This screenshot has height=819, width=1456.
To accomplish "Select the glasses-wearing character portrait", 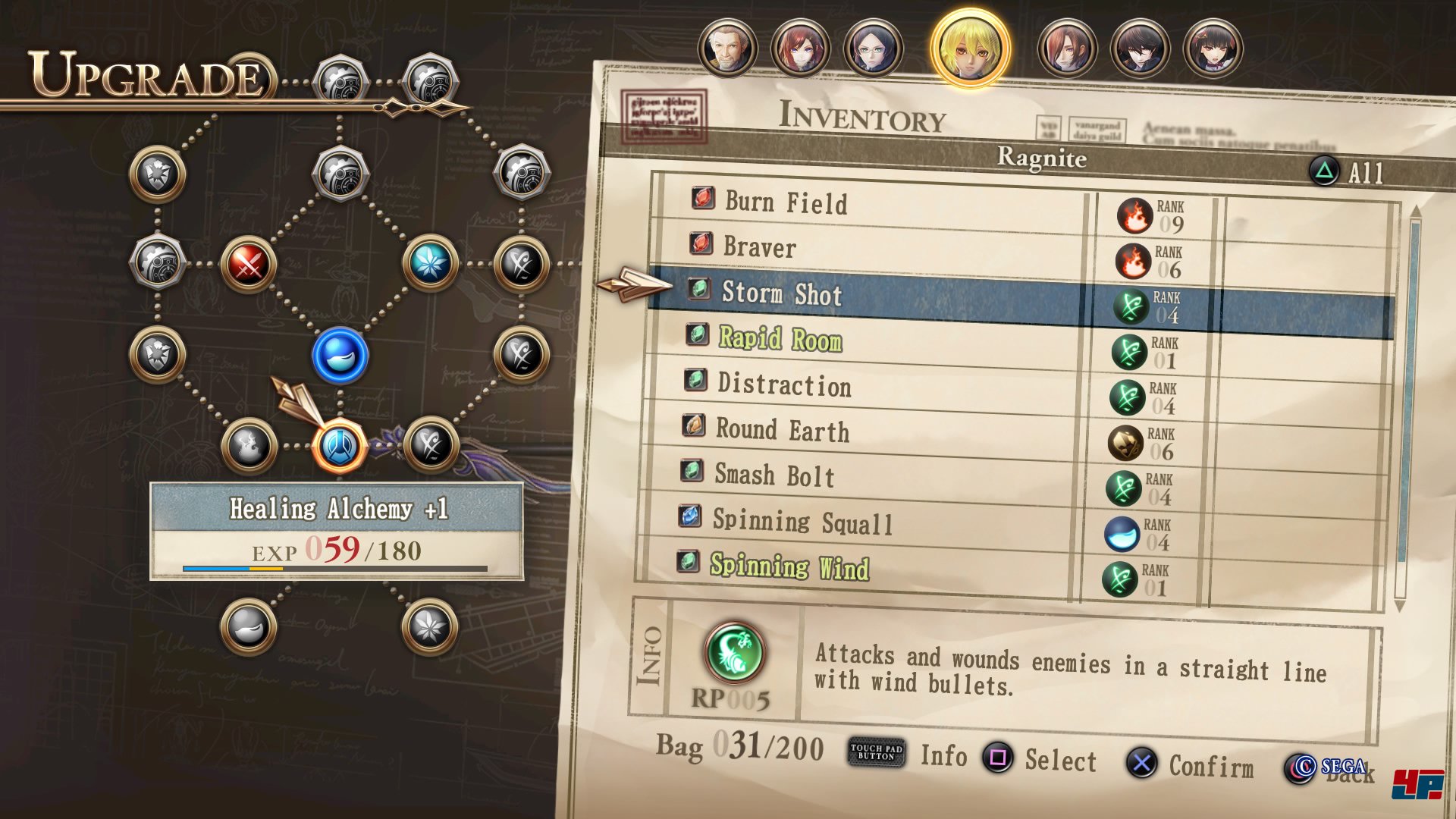I will point(873,49).
